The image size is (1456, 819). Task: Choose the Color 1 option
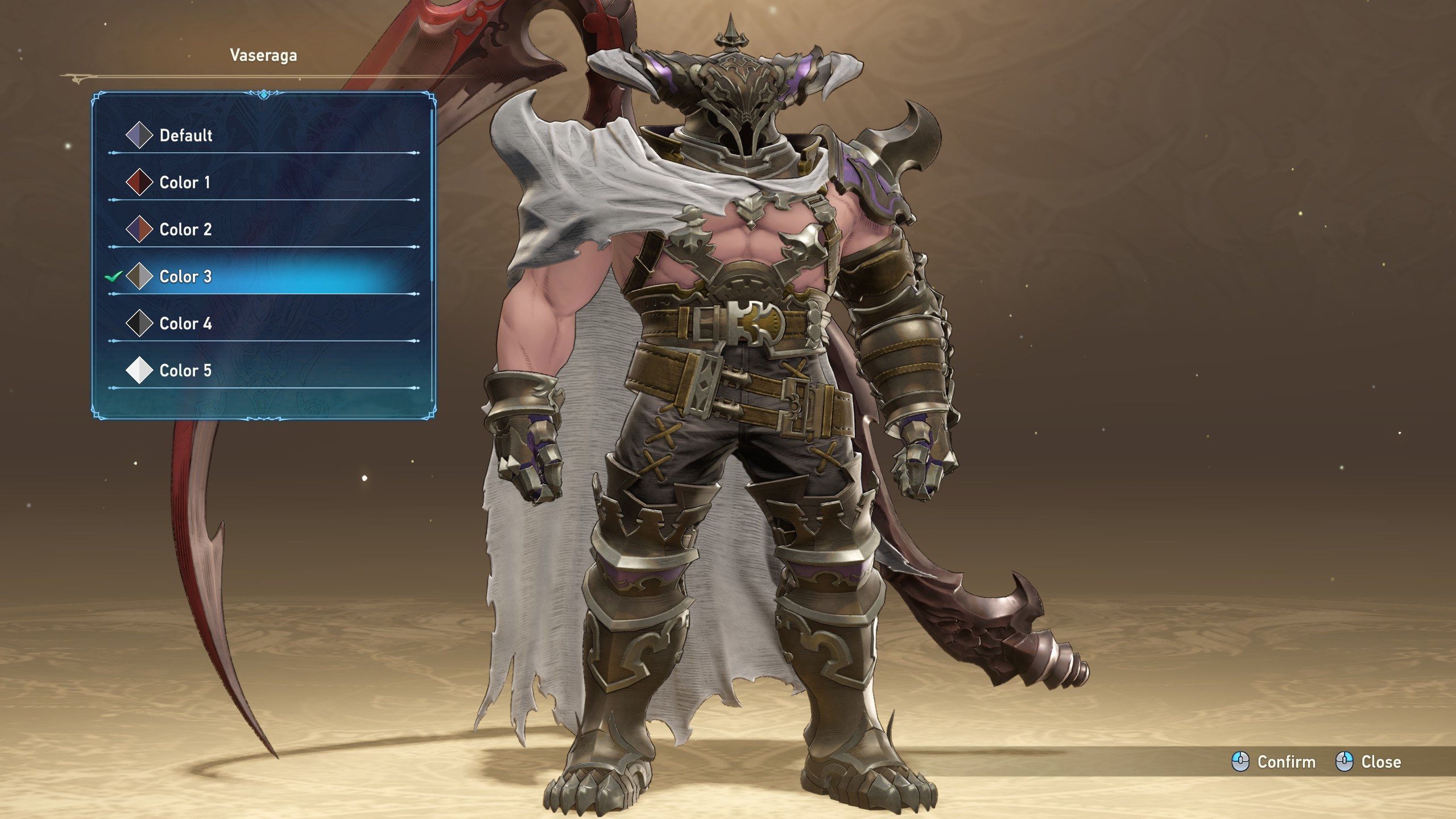coord(185,183)
